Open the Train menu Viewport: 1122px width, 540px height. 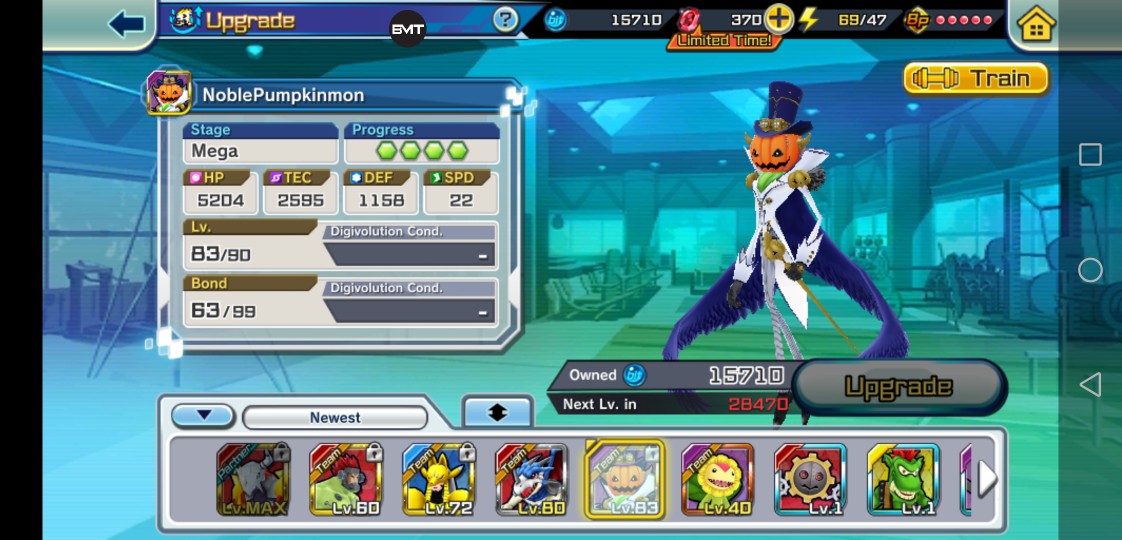pyautogui.click(x=975, y=78)
